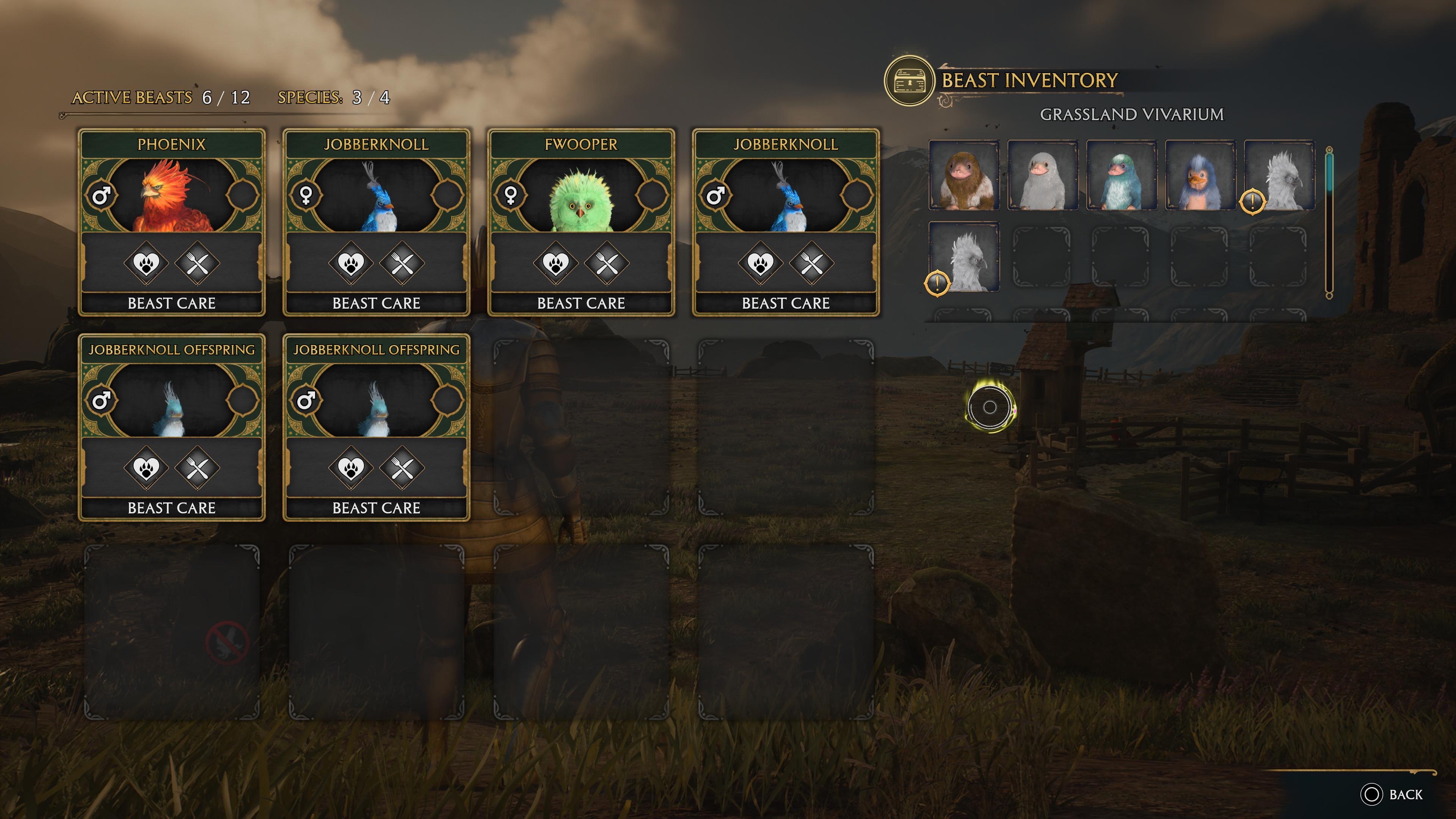Screen dimensions: 1456x819
Task: Select the brown Niffler in Beast Inventory
Action: (964, 176)
